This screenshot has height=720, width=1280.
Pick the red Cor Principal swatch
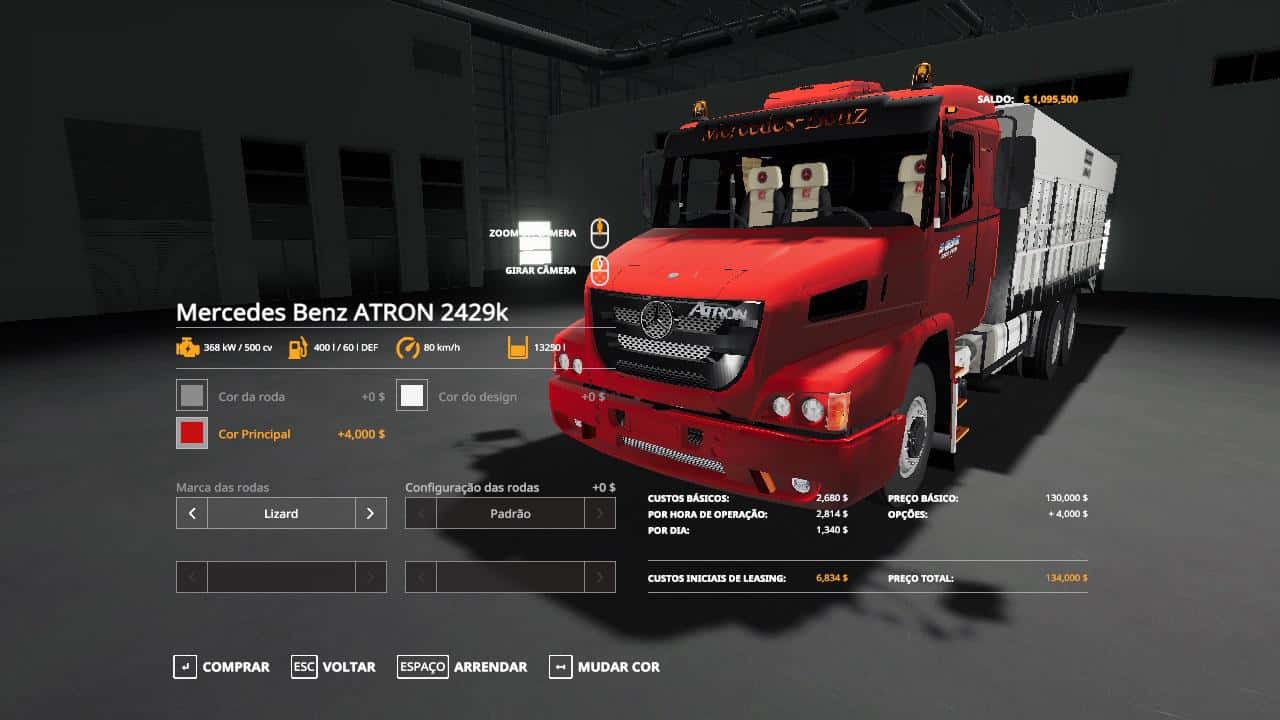[191, 433]
